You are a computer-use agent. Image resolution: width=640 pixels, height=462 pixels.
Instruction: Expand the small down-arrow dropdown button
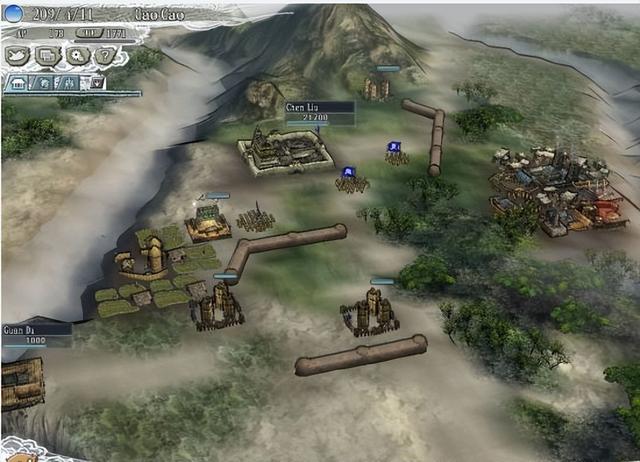click(x=97, y=83)
